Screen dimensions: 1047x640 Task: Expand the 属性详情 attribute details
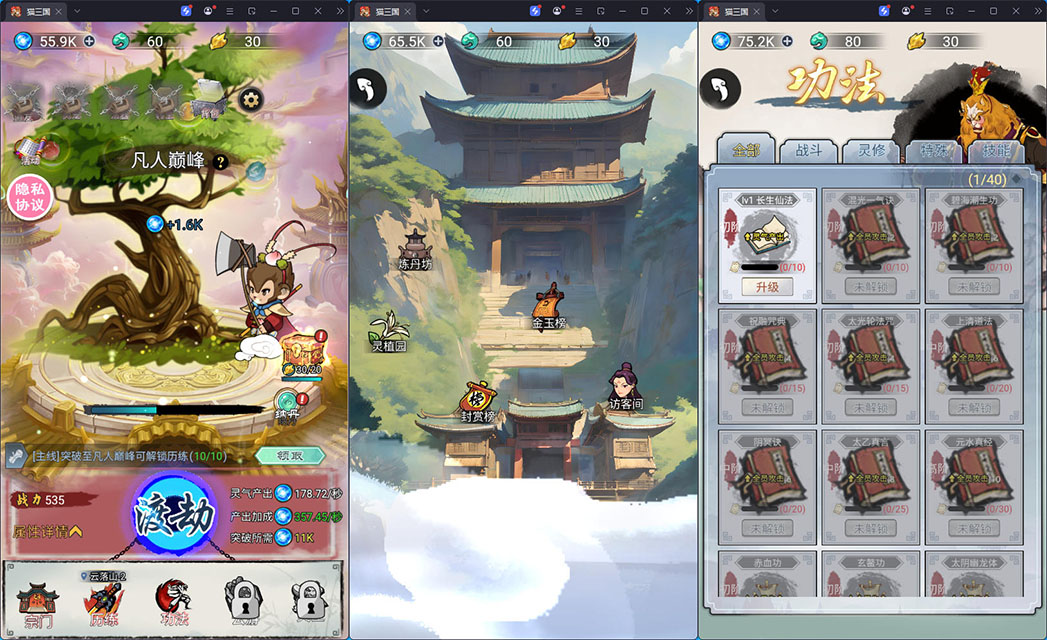pos(47,530)
